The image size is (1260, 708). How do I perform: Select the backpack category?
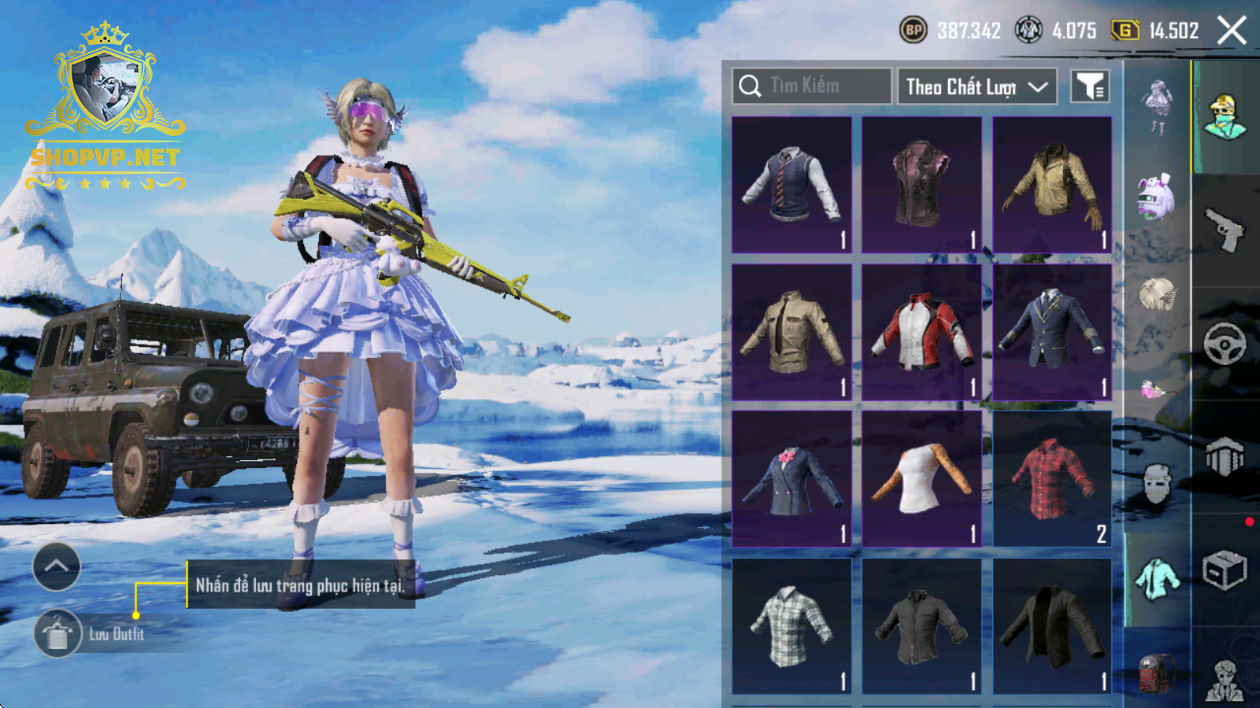(x=1157, y=672)
